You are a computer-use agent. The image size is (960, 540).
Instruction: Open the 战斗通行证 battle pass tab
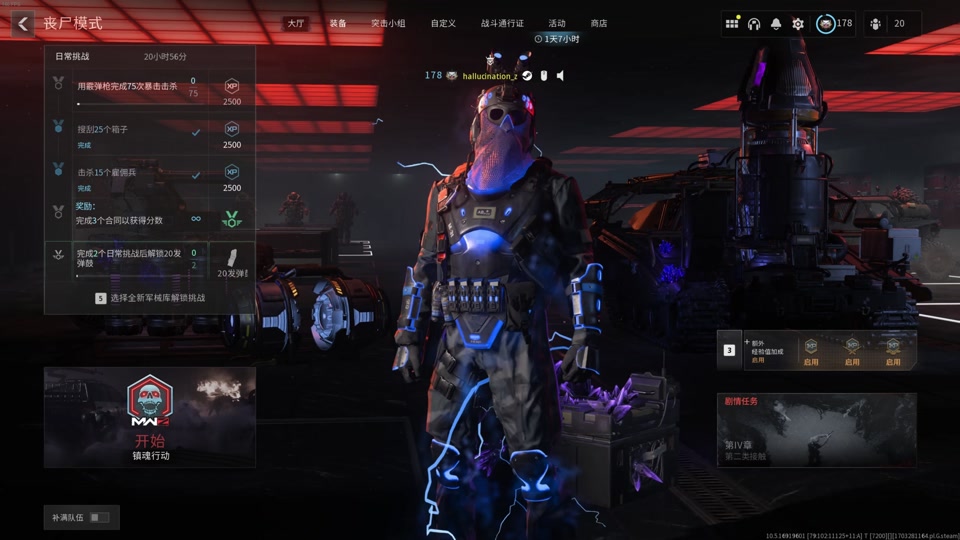[x=502, y=23]
